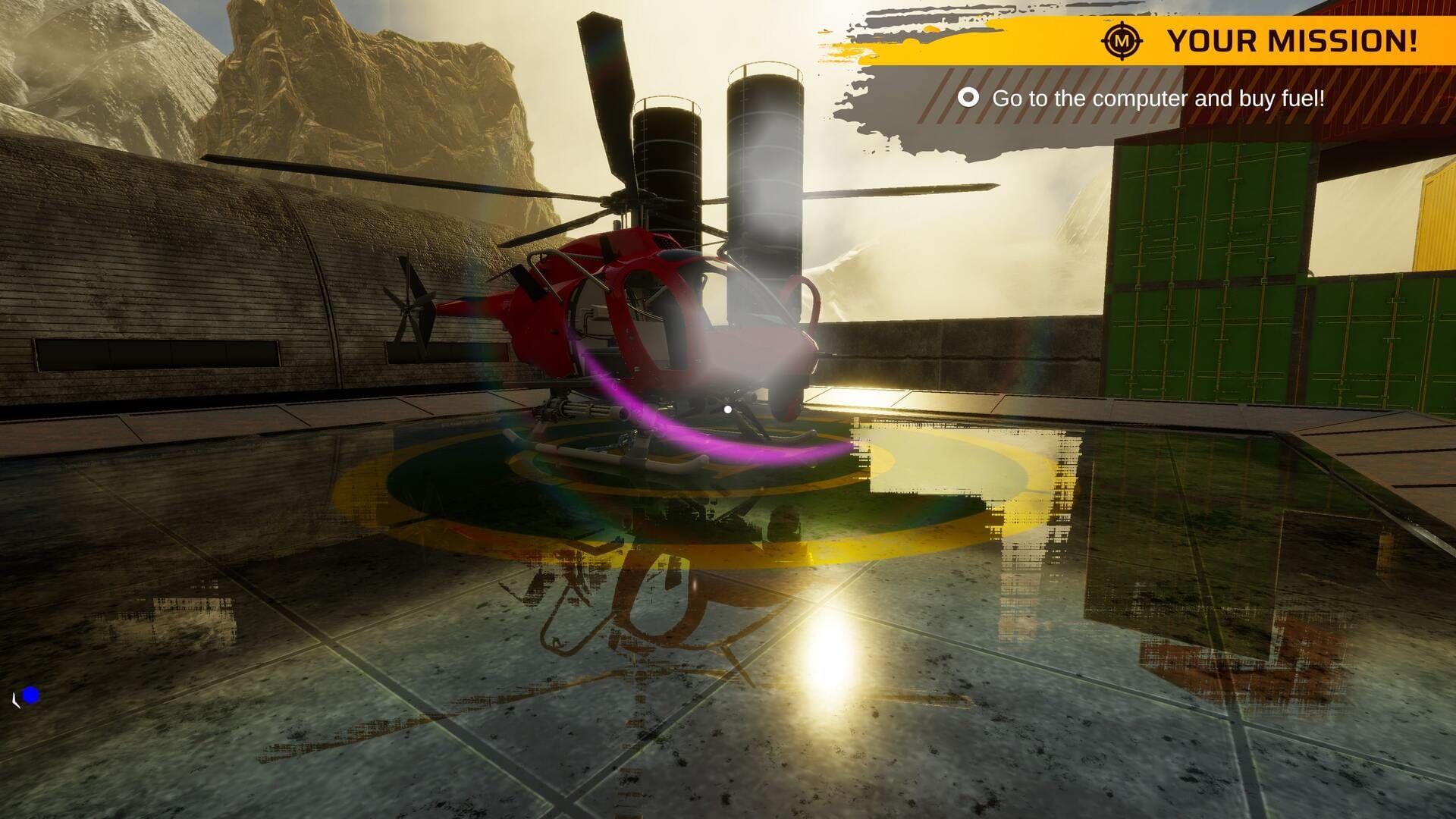1456x819 pixels.
Task: Click the M crosshair mission icon
Action: click(1121, 41)
